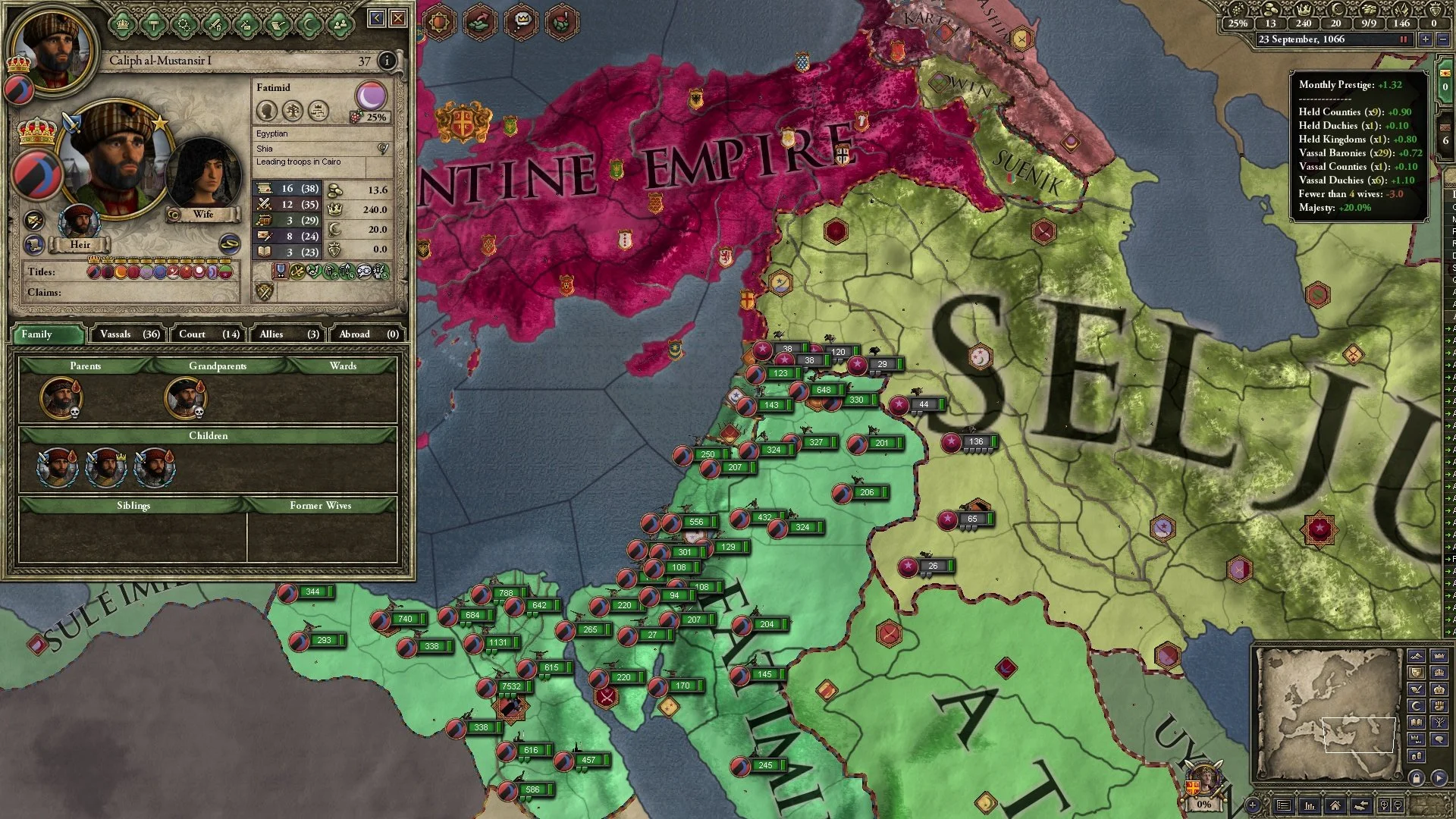The image size is (1456, 819).
Task: Select the sword-and-helmet military icon
Action: tap(215, 24)
